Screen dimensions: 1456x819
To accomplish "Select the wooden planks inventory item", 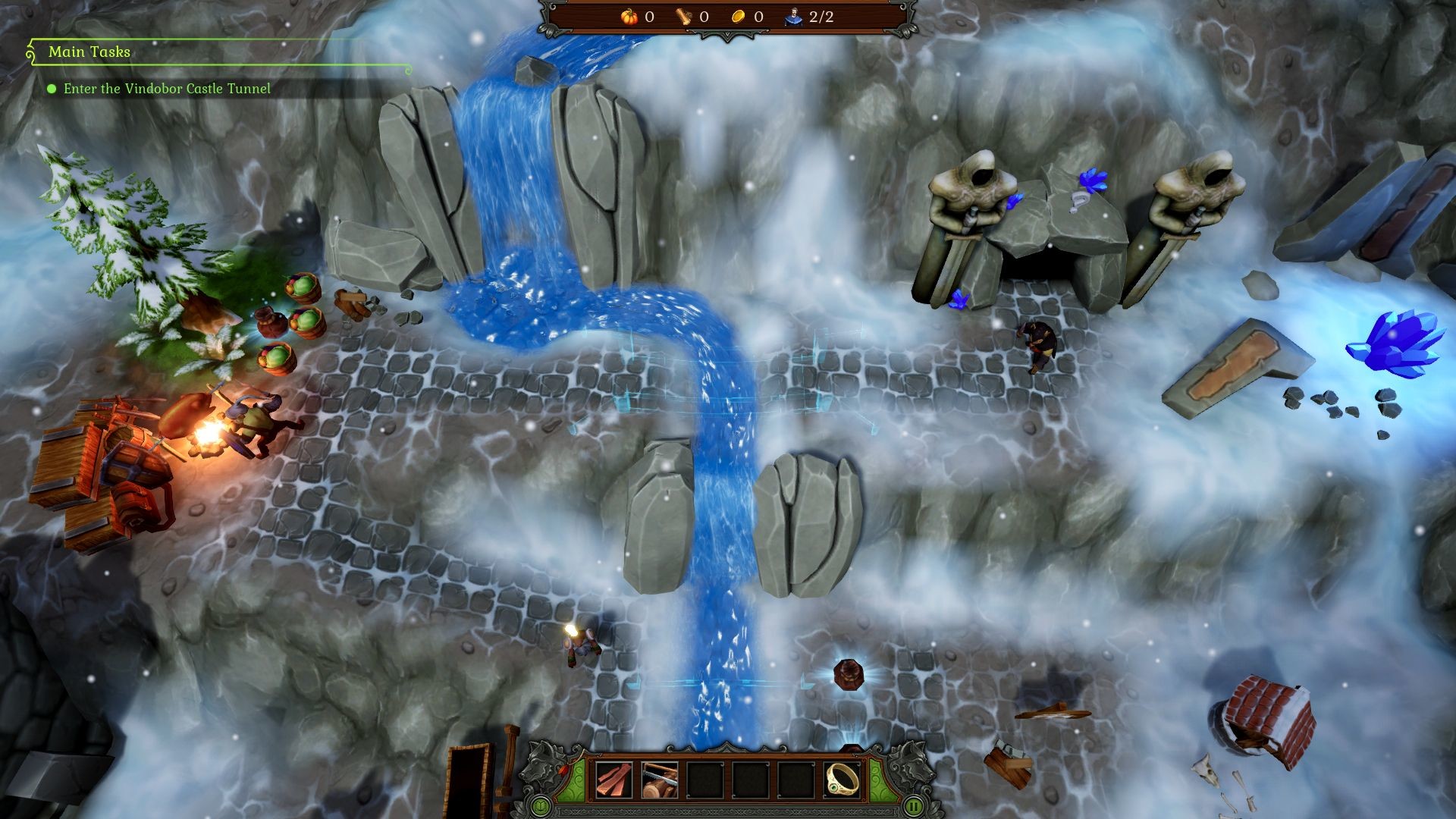I will [x=613, y=779].
